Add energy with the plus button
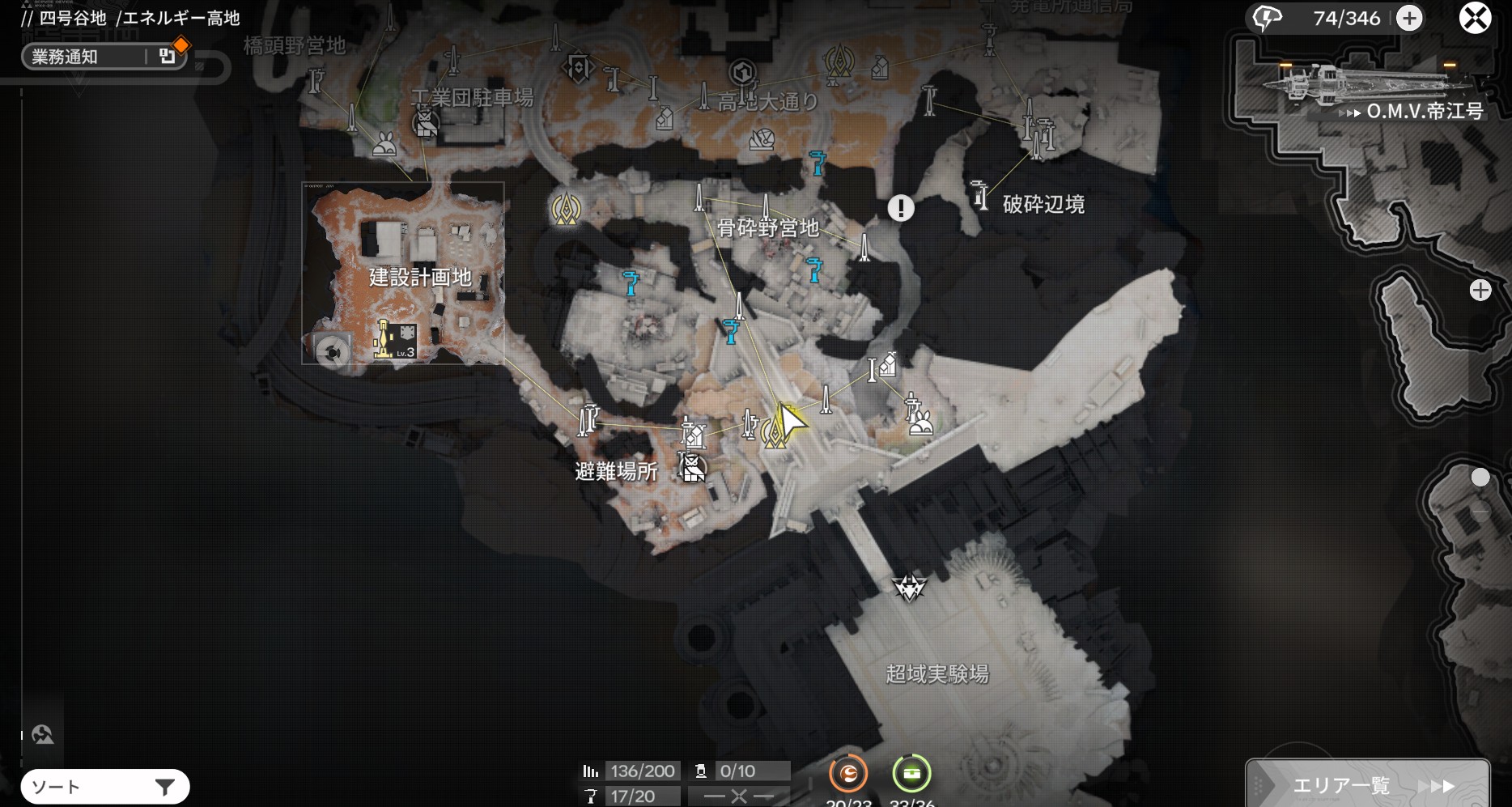The image size is (1512, 807). coord(1409,19)
